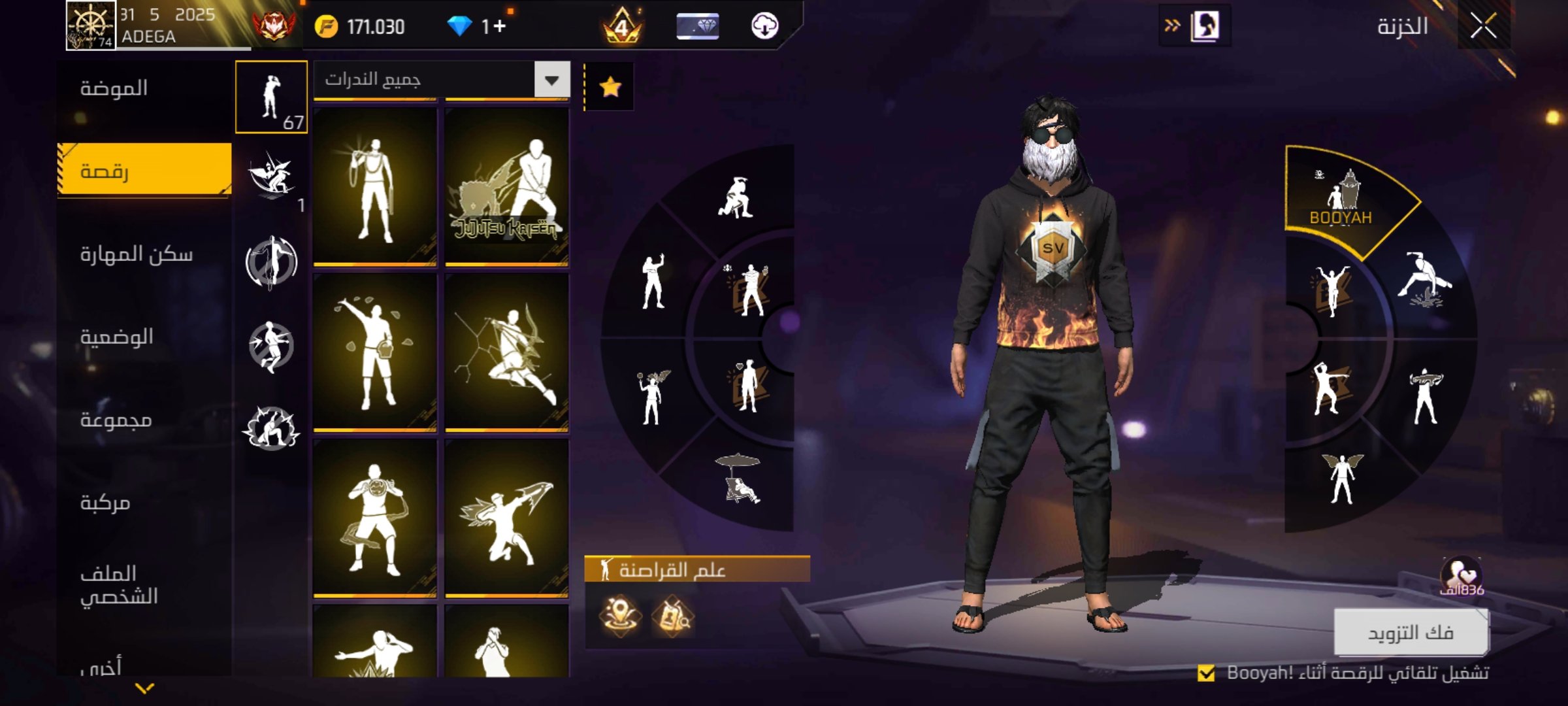
Task: Open the الملف الشخصي profile category
Action: (x=118, y=585)
